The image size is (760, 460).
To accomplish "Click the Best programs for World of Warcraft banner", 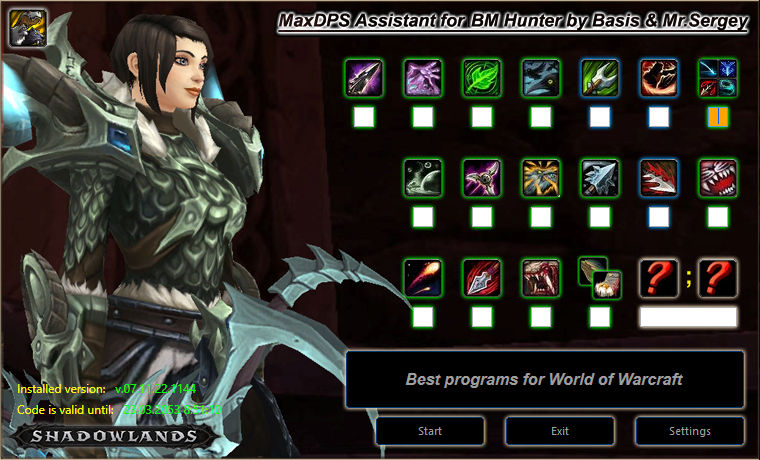I will [545, 379].
